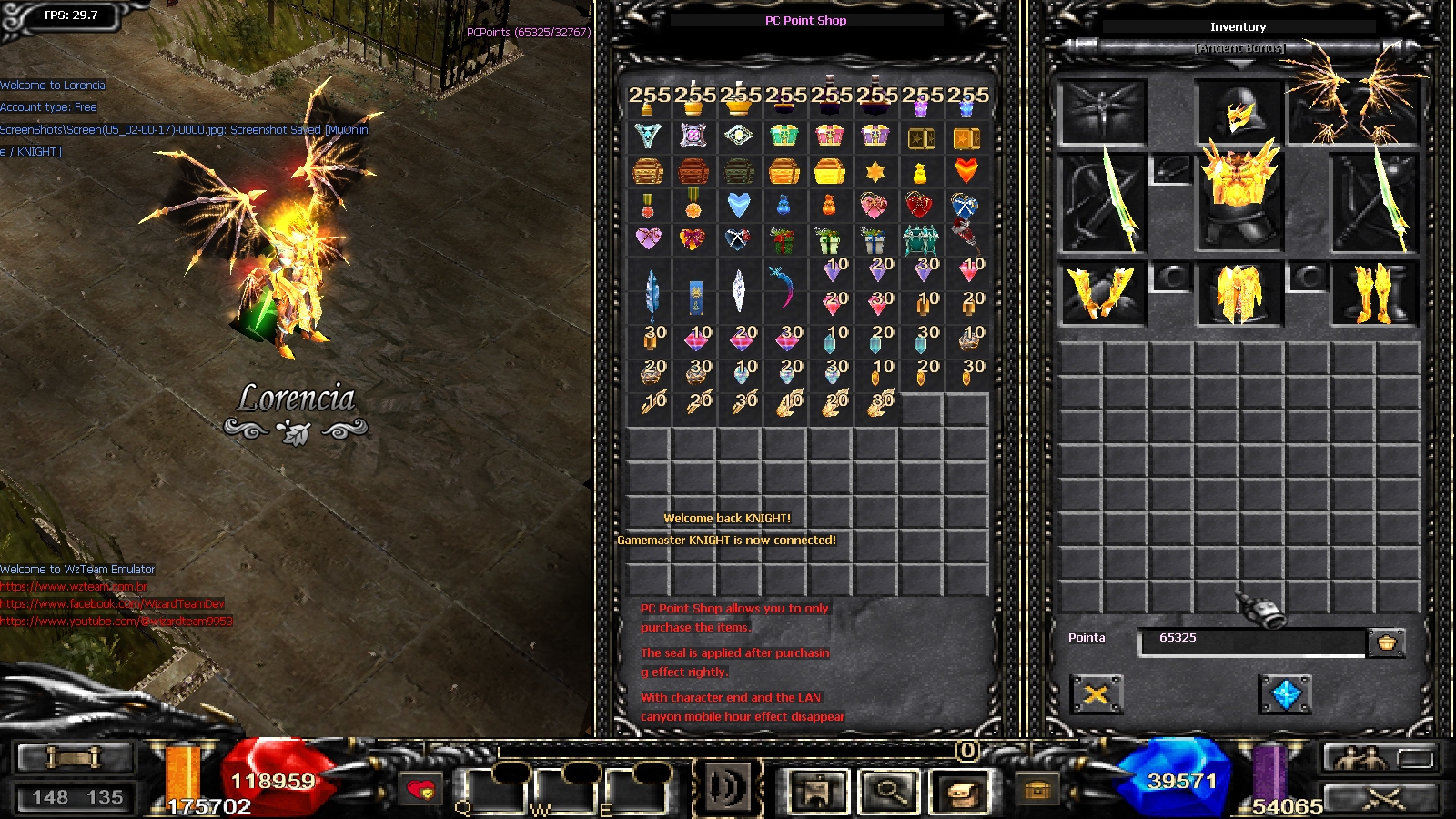This screenshot has height=819, width=1456.
Task: Select the equipped golden helmet slot
Action: (x=1239, y=114)
